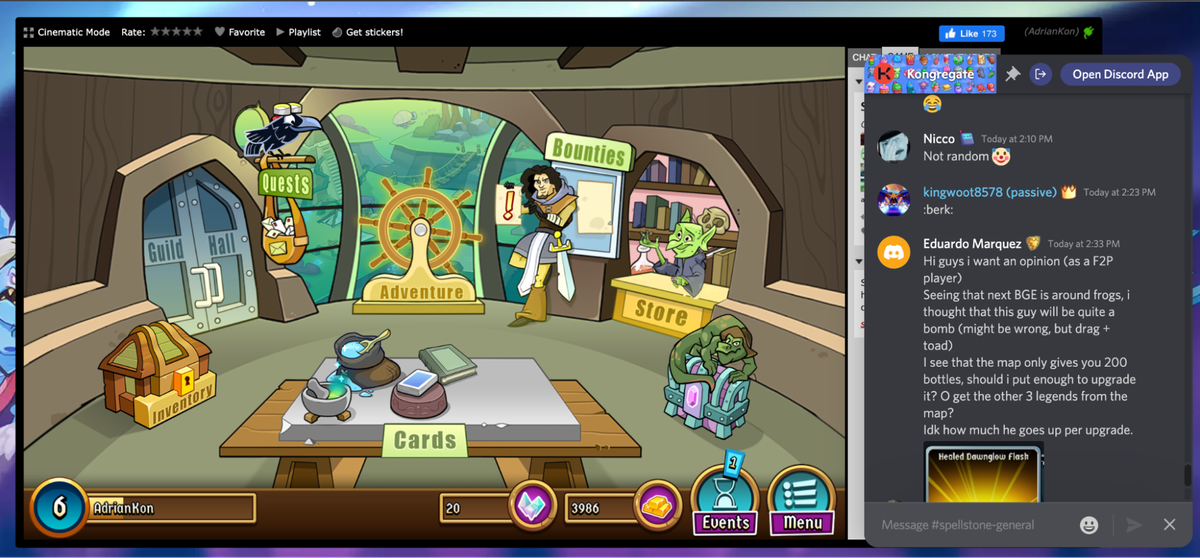Viewport: 1200px width, 558px height.
Task: Focus the Message #spellstone-general input
Action: [x=970, y=525]
